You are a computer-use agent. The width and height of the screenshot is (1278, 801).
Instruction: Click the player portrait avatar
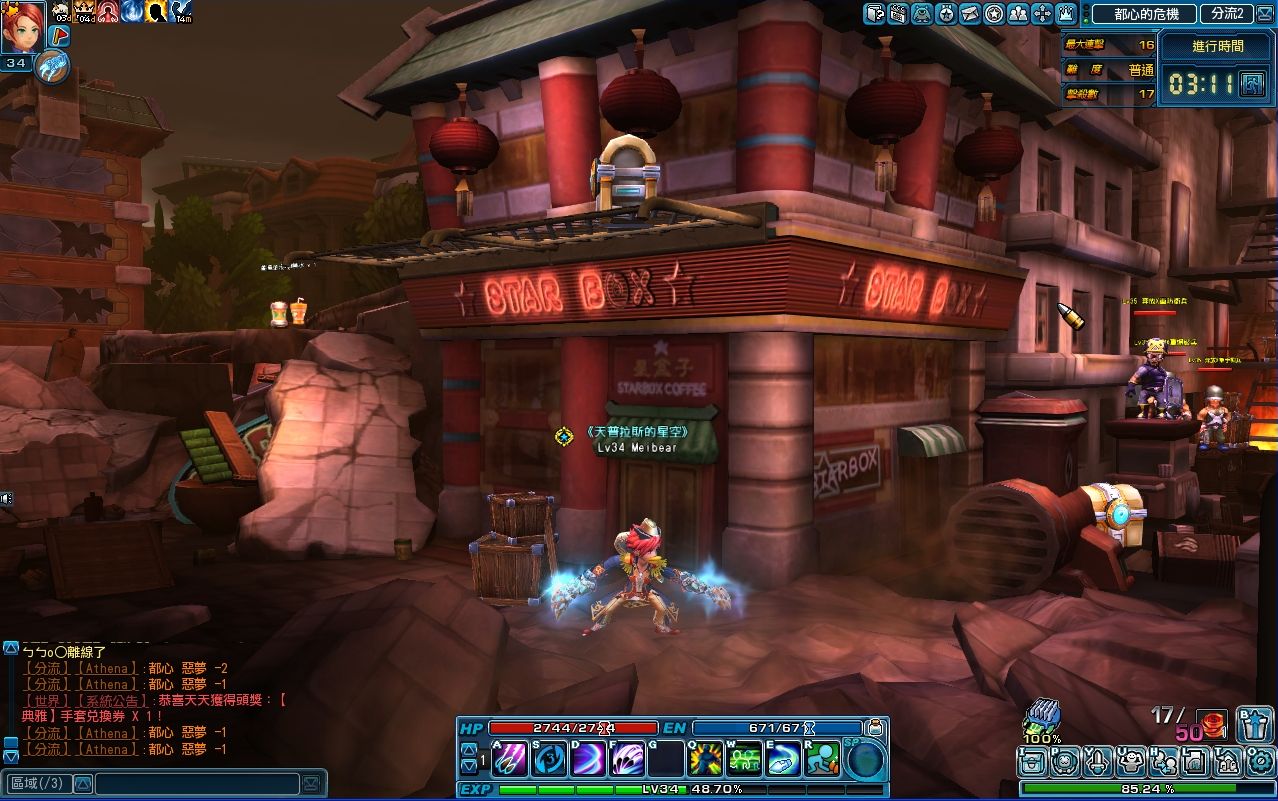pos(22,26)
